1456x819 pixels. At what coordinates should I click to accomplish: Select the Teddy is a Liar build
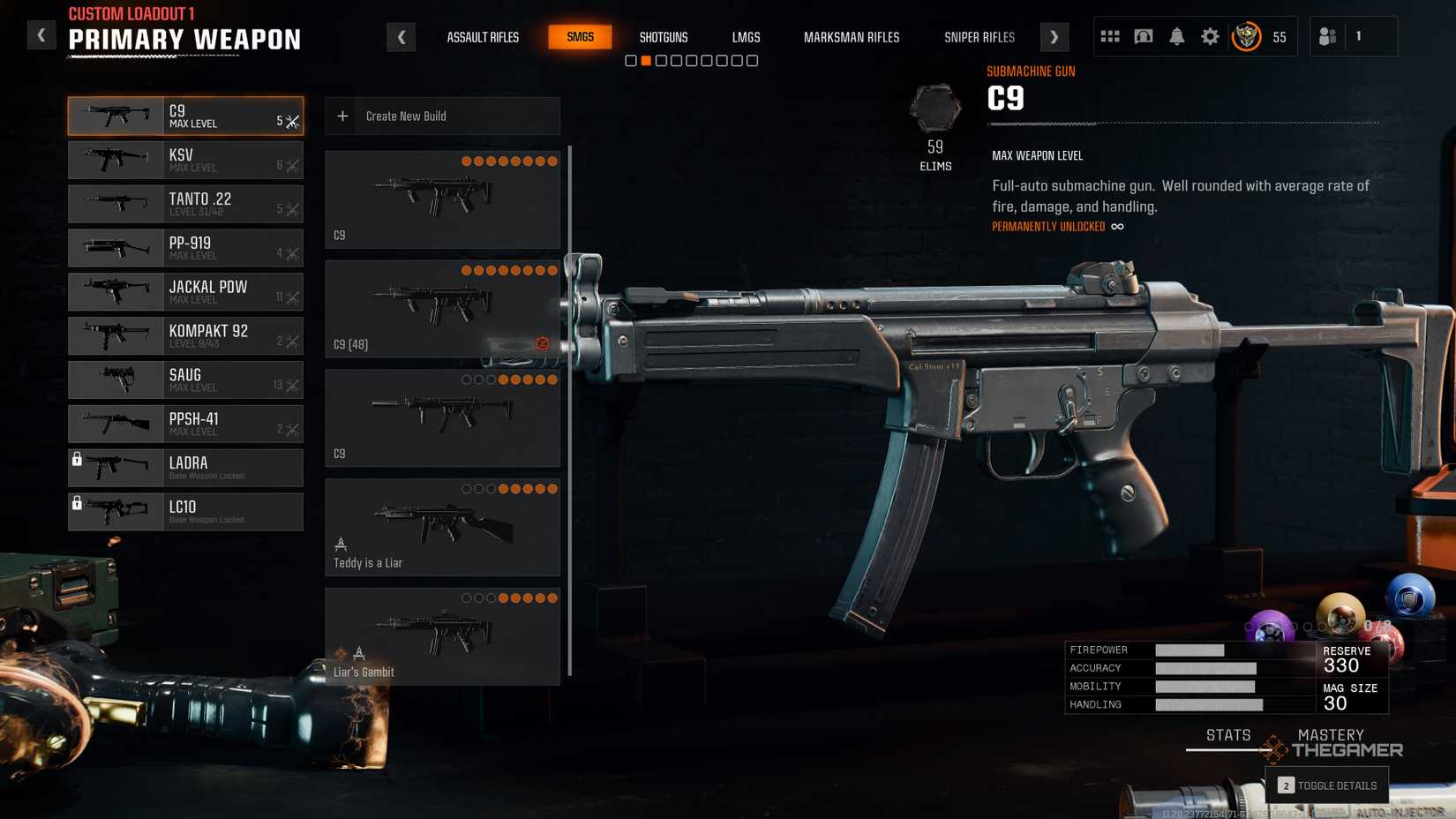tap(442, 528)
